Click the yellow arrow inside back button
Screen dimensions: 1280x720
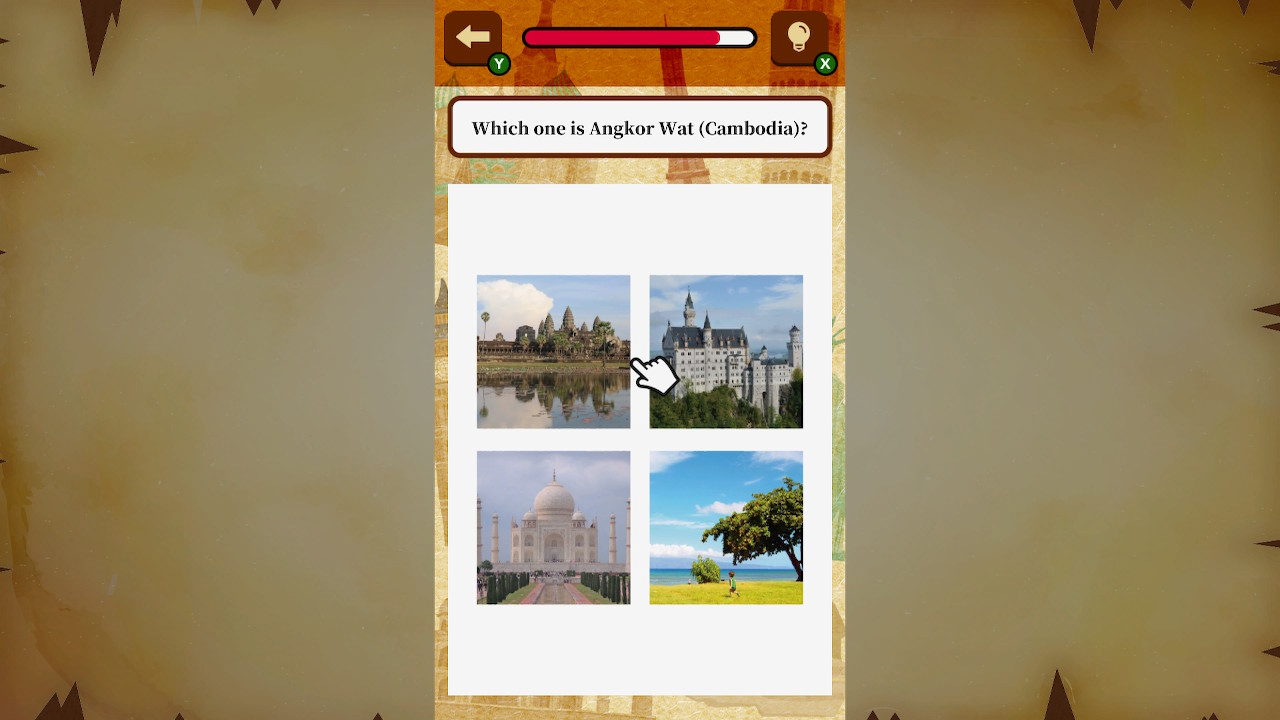[472, 36]
